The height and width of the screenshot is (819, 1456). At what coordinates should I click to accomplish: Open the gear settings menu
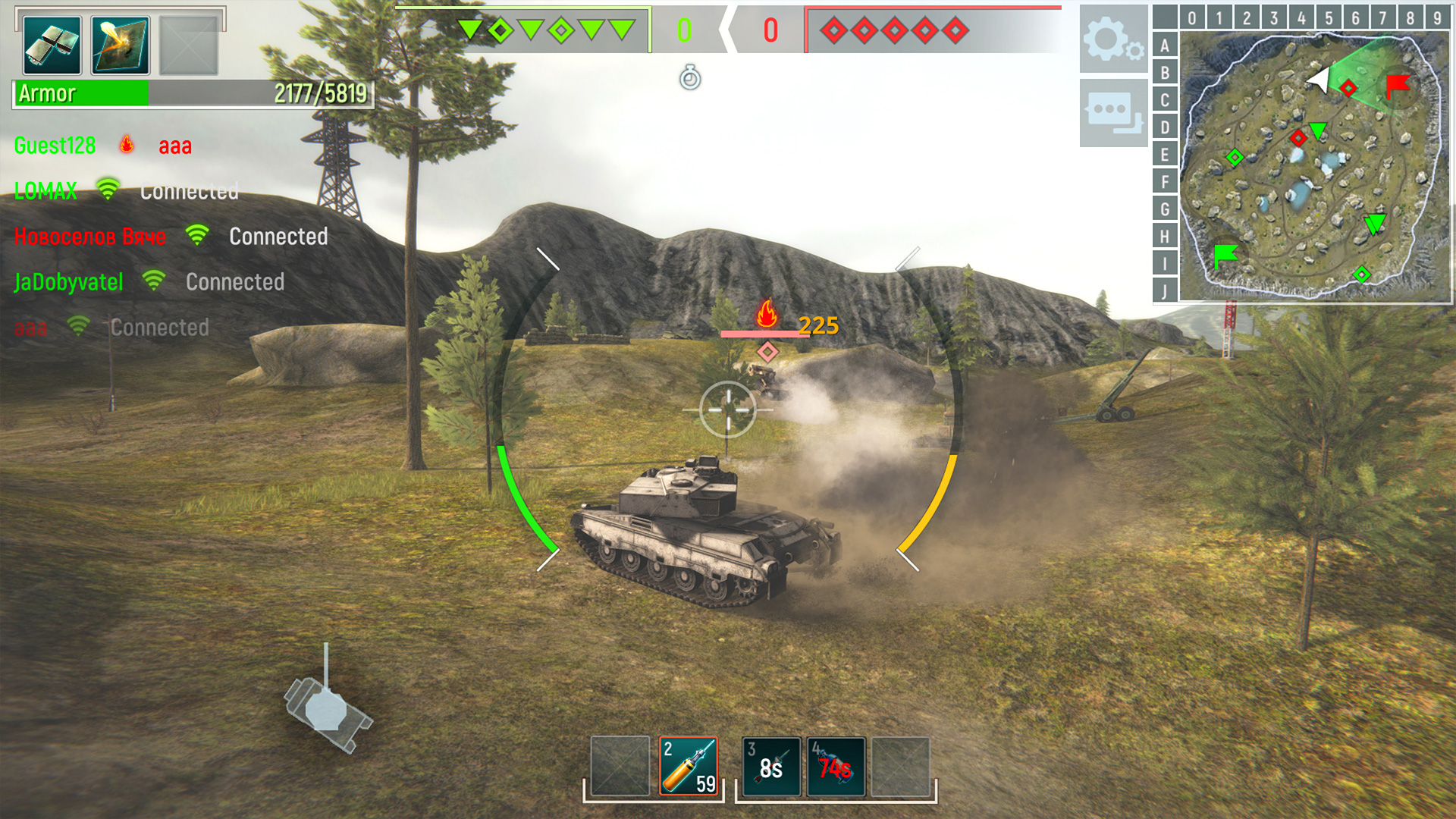(x=1112, y=39)
